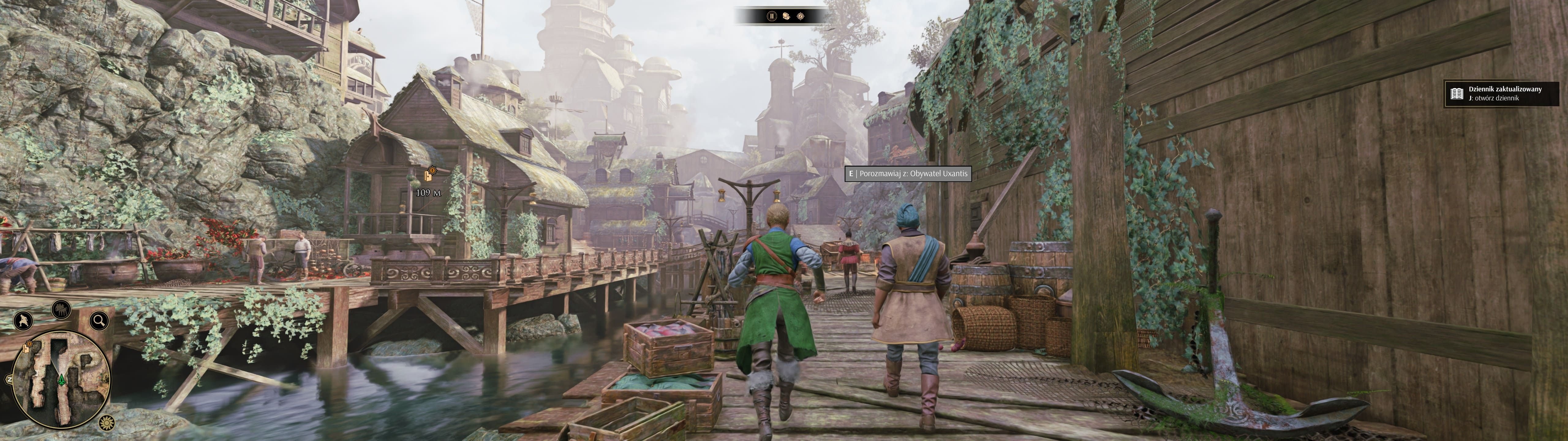Click the door quest marker on the minimap
Image resolution: width=1568 pixels, height=441 pixels.
point(25,349)
